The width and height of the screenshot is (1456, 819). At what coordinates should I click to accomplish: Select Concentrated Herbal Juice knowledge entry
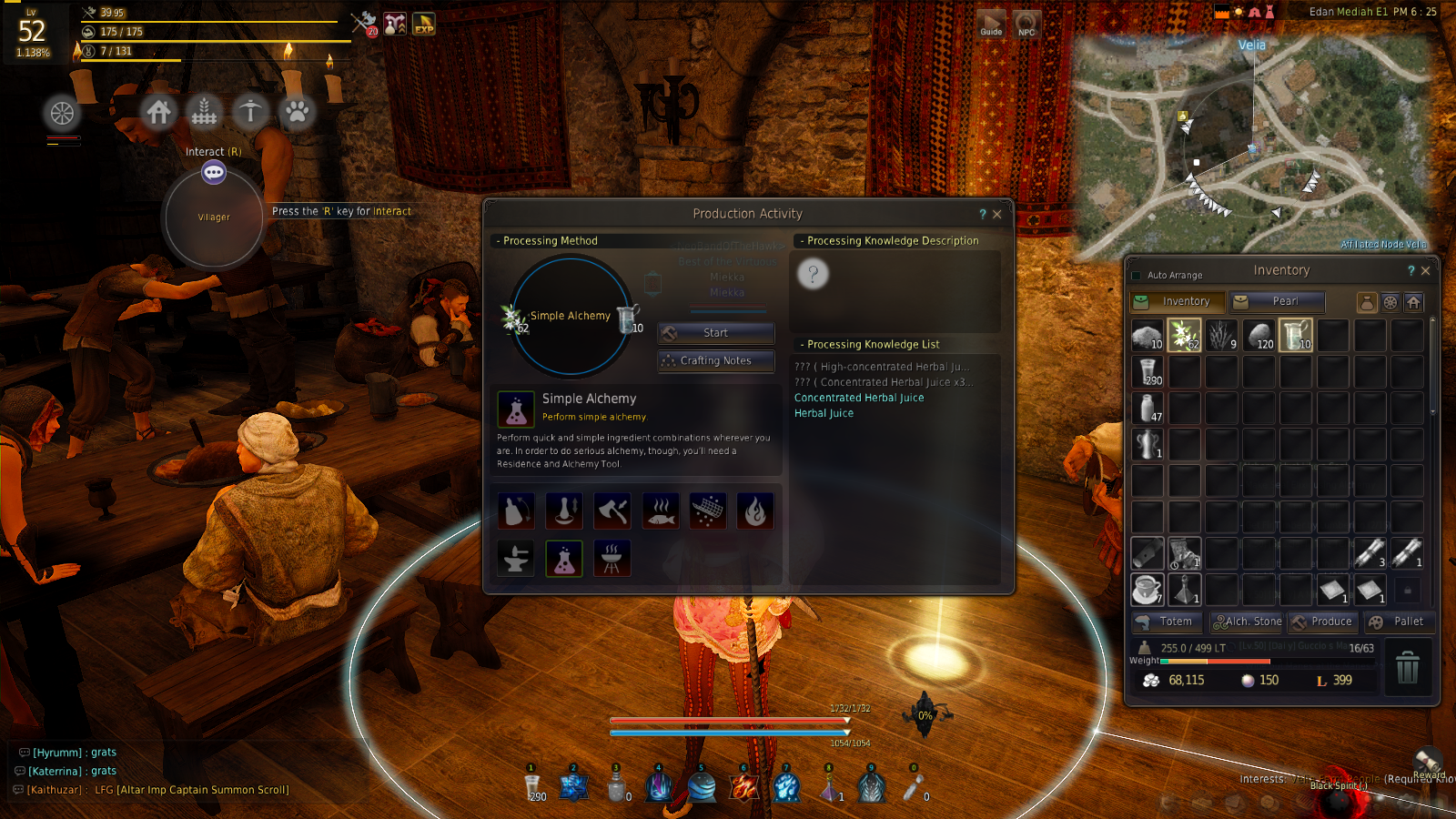[858, 398]
